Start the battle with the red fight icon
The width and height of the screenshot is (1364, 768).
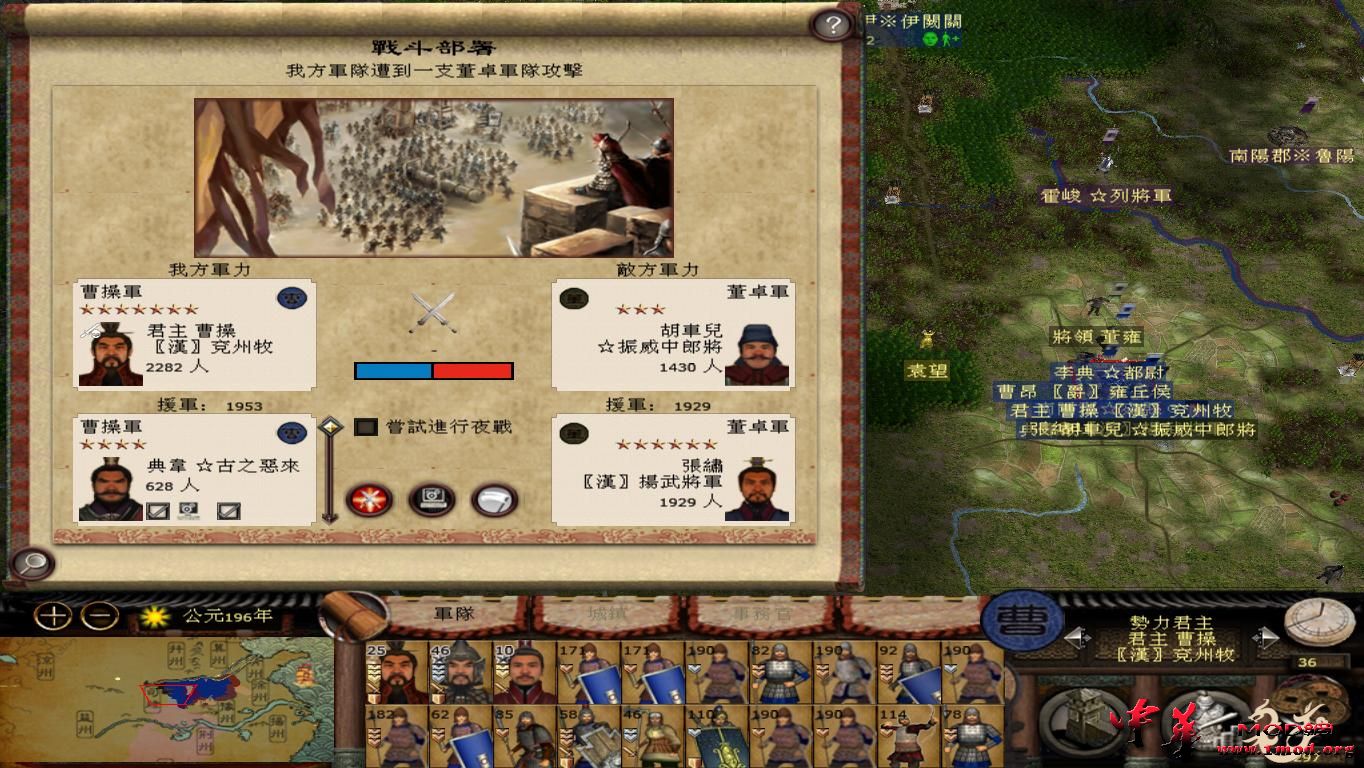click(x=369, y=498)
